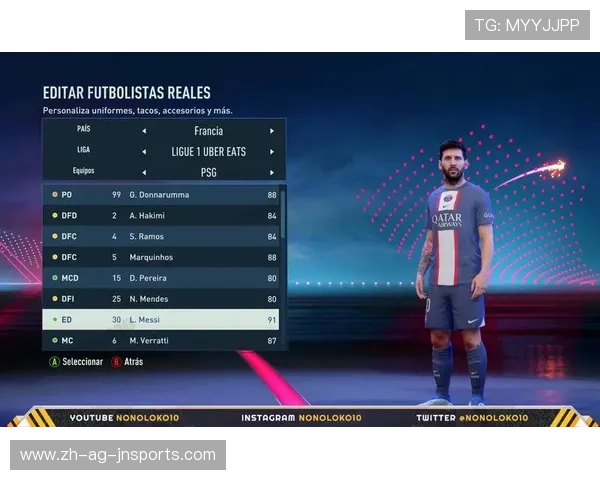Change team using right arrow beside PSG

click(272, 172)
